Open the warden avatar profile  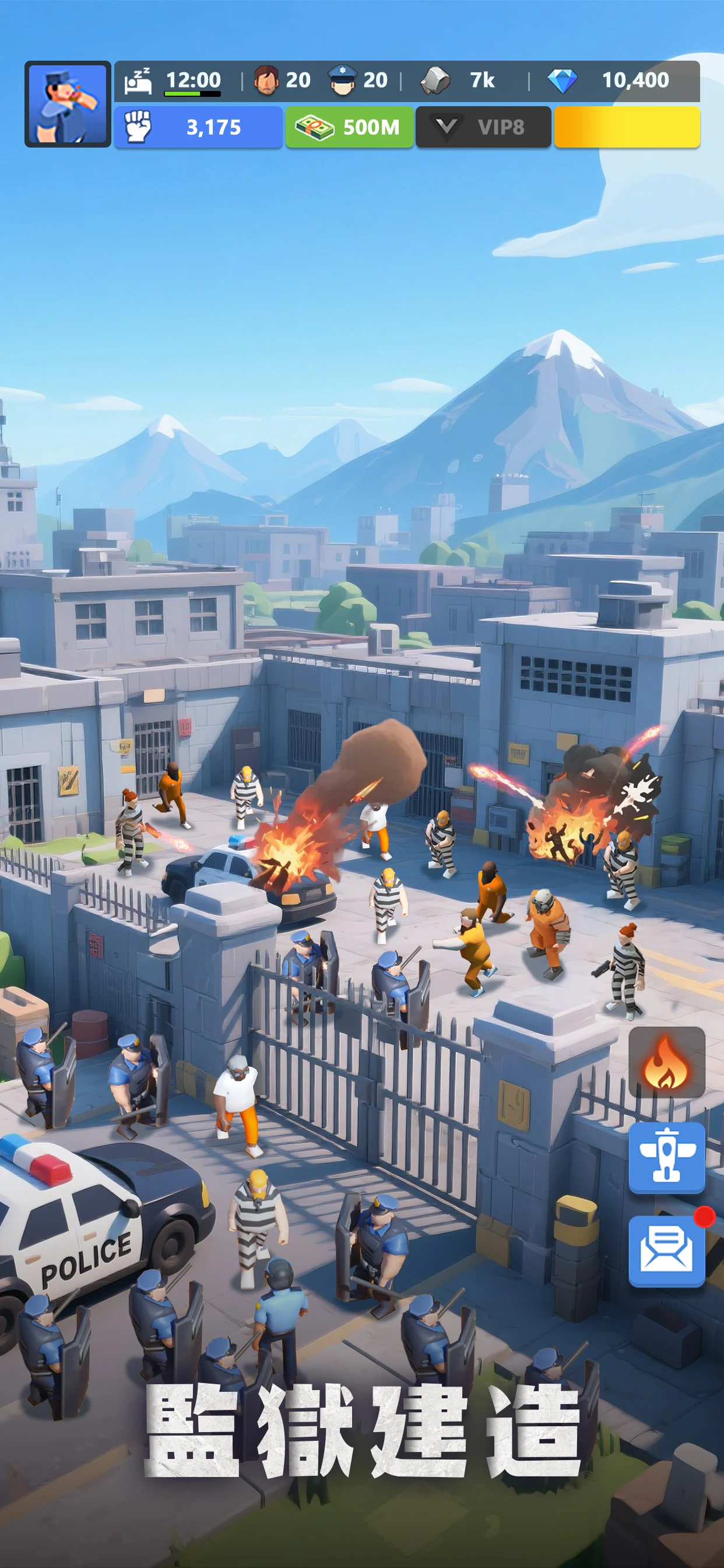point(67,104)
